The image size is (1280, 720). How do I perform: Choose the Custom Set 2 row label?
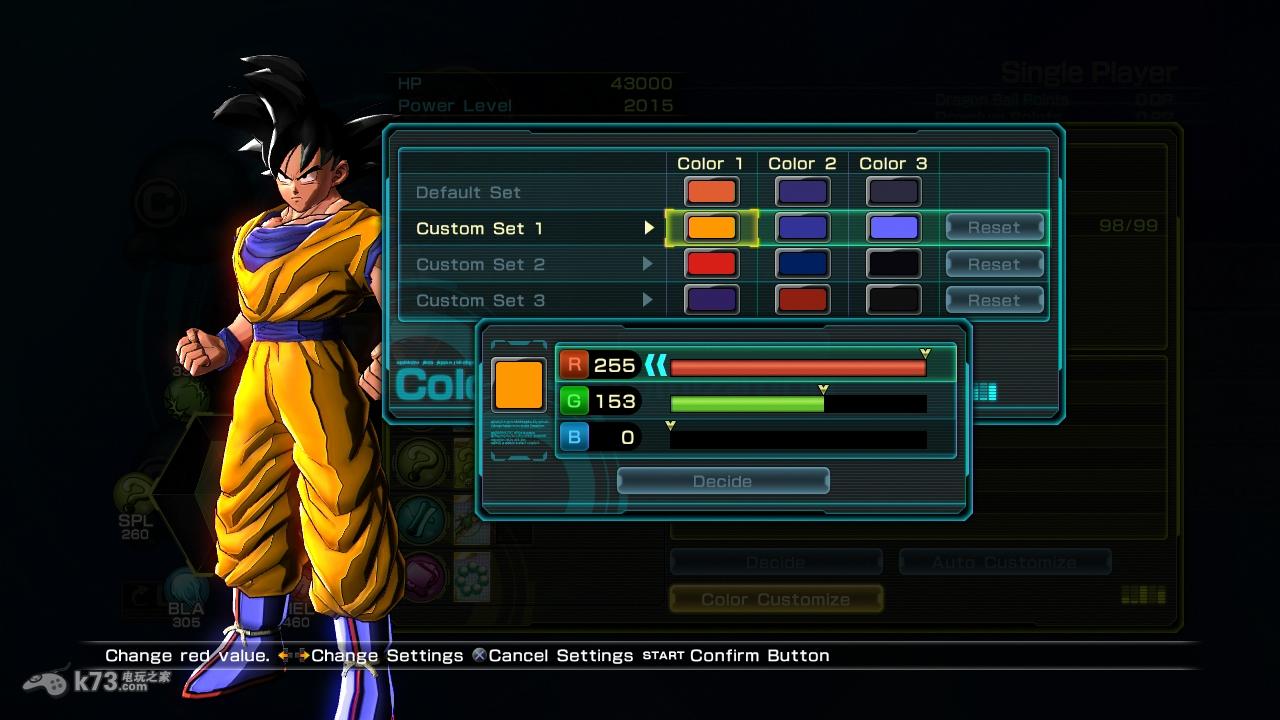[480, 265]
